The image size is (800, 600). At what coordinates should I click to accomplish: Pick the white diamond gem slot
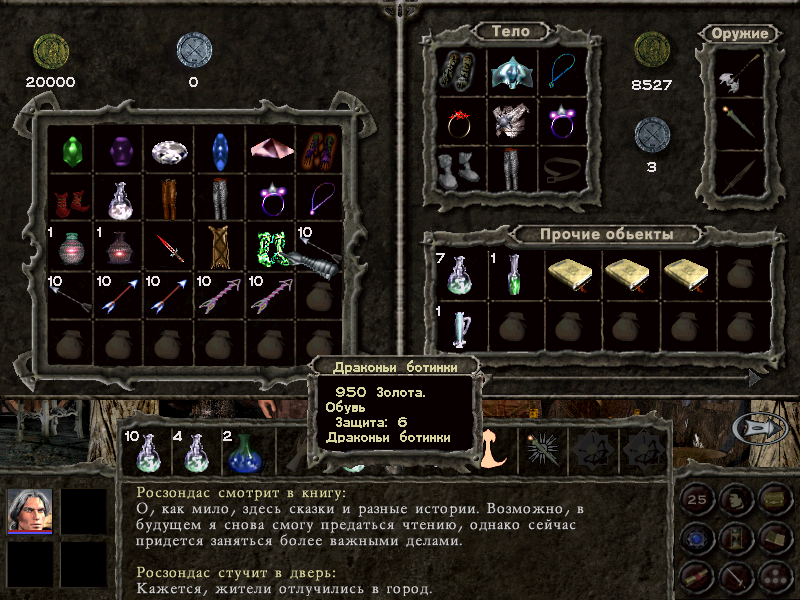(169, 150)
